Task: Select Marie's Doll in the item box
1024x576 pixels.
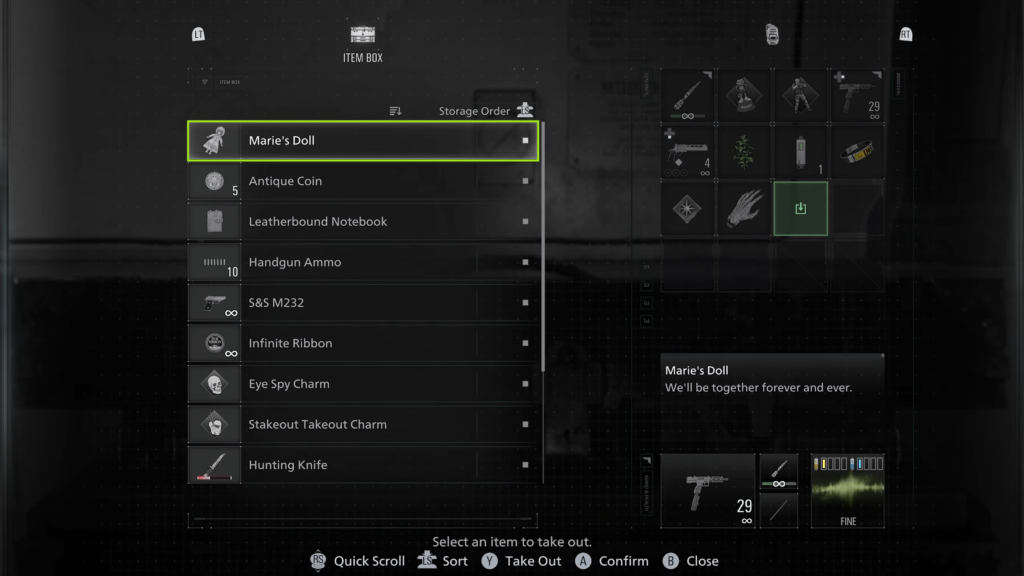Action: [x=362, y=141]
